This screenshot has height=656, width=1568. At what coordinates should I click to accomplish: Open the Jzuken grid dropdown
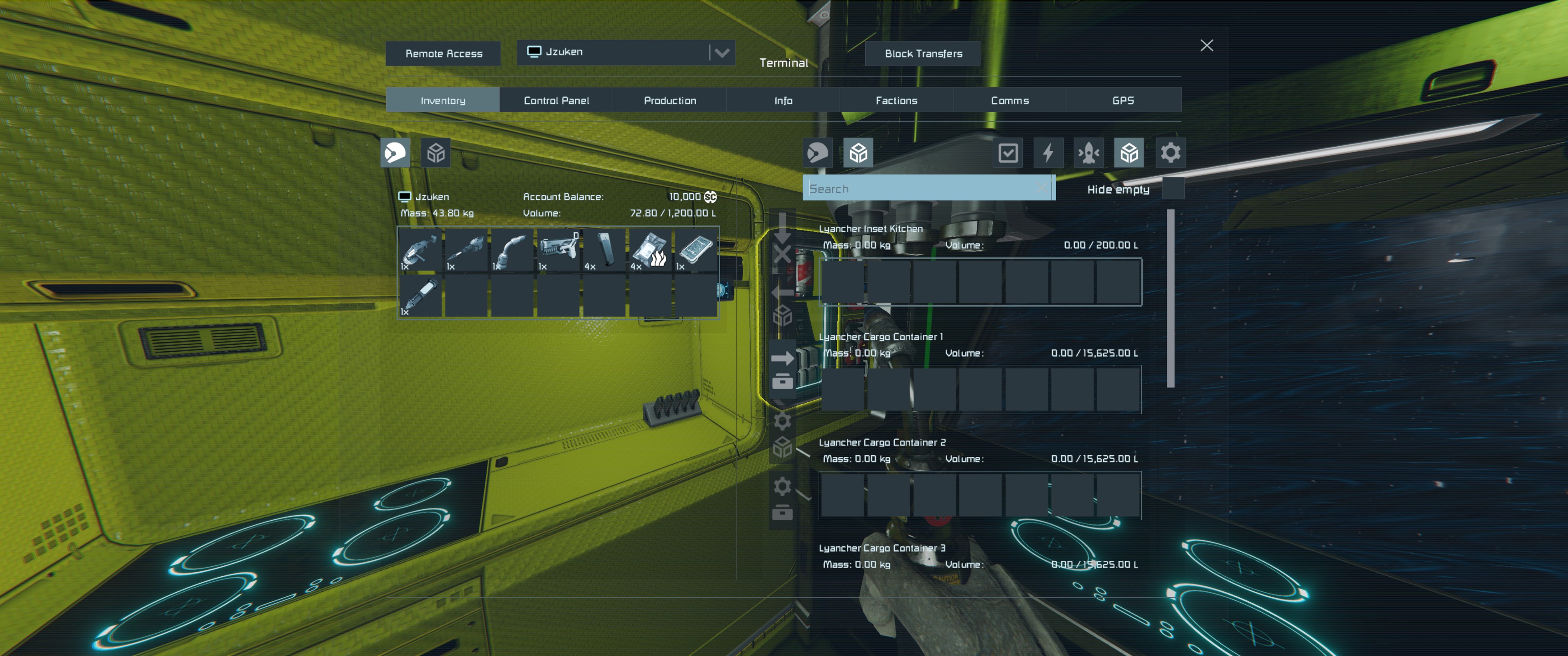tap(721, 53)
